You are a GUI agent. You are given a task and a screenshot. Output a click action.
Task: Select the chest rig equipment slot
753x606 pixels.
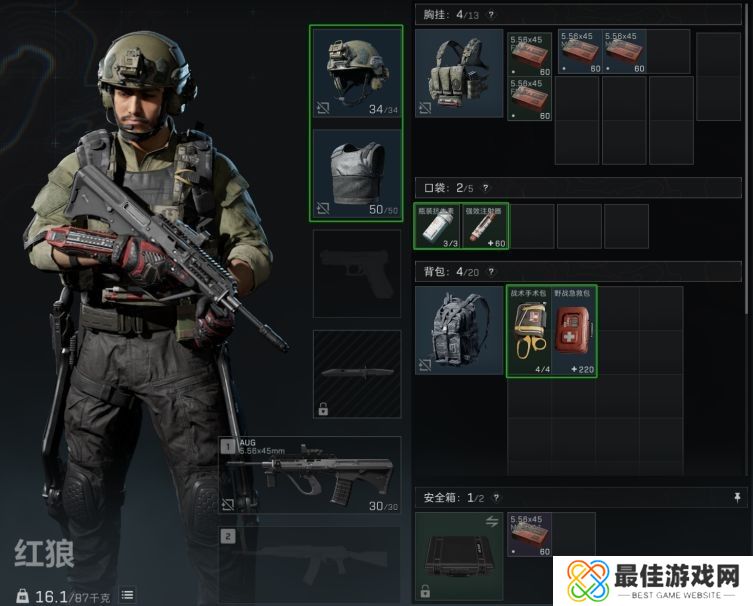[459, 74]
